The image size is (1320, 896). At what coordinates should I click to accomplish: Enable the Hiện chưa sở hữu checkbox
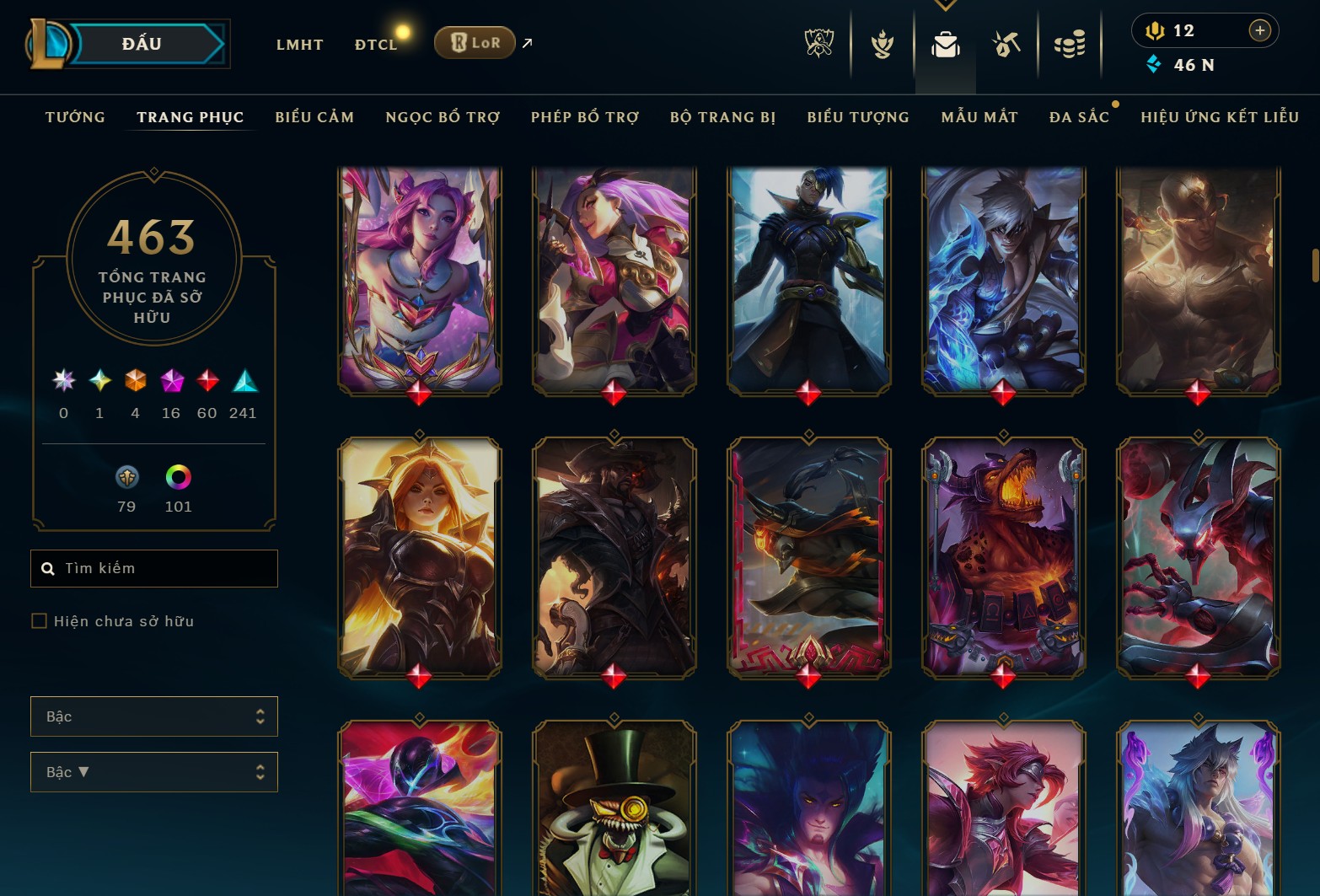tap(40, 620)
